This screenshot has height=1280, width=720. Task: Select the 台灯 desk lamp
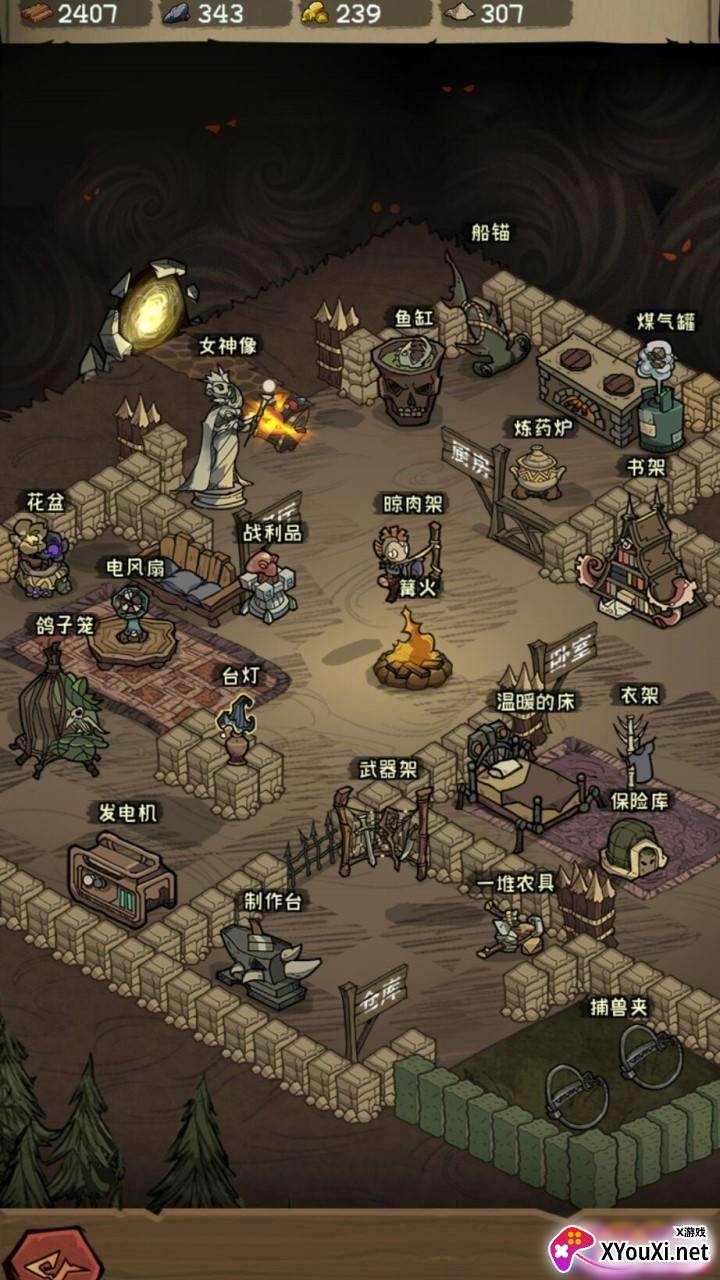(236, 726)
